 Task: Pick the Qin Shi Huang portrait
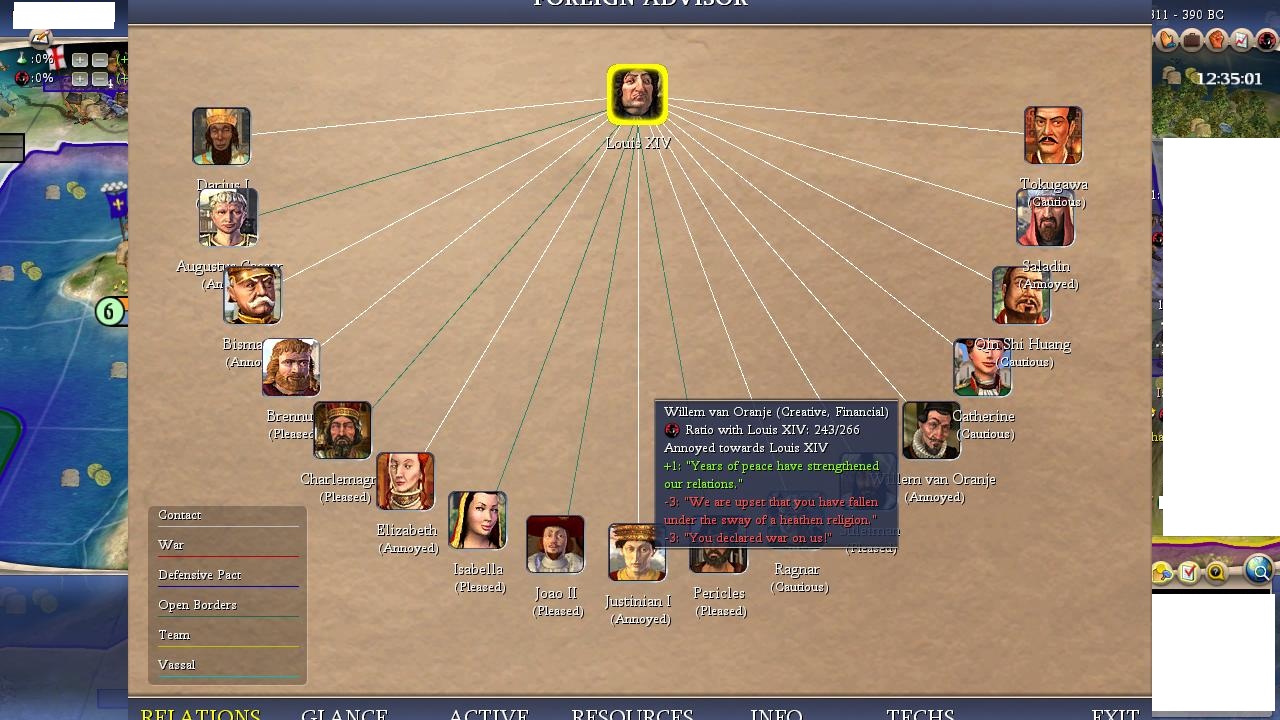(1021, 295)
